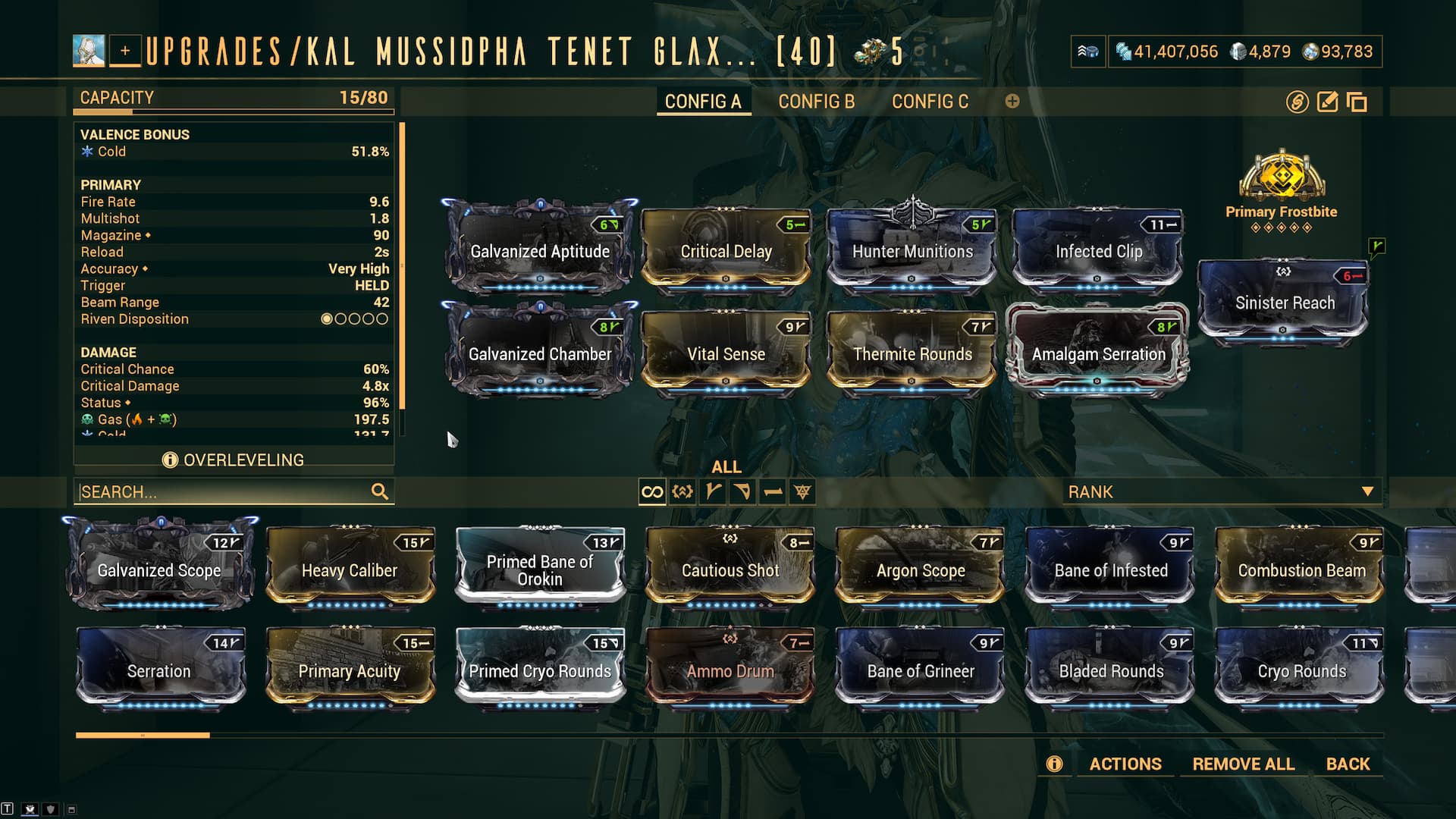Pick the Heavy Caliber mod card
Image resolution: width=1456 pixels, height=819 pixels.
coord(350,569)
